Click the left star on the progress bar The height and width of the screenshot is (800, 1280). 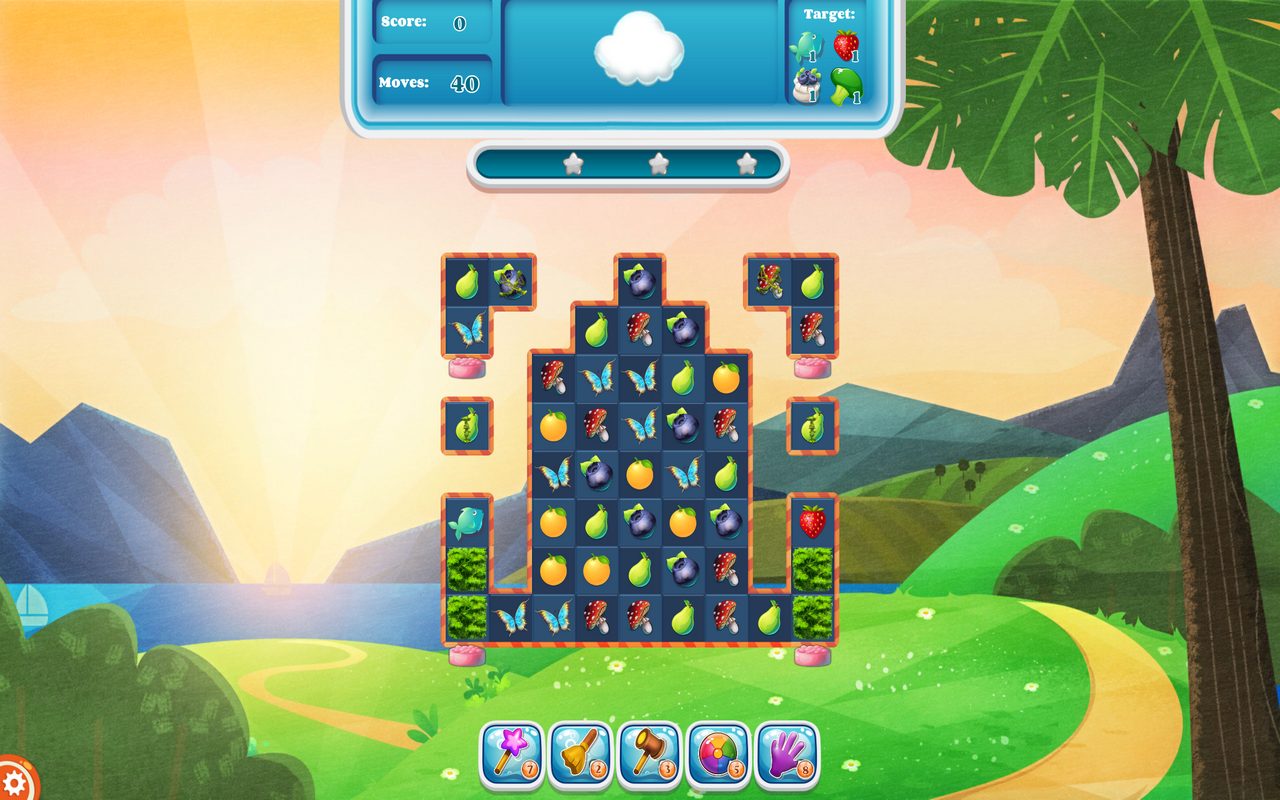pos(572,163)
